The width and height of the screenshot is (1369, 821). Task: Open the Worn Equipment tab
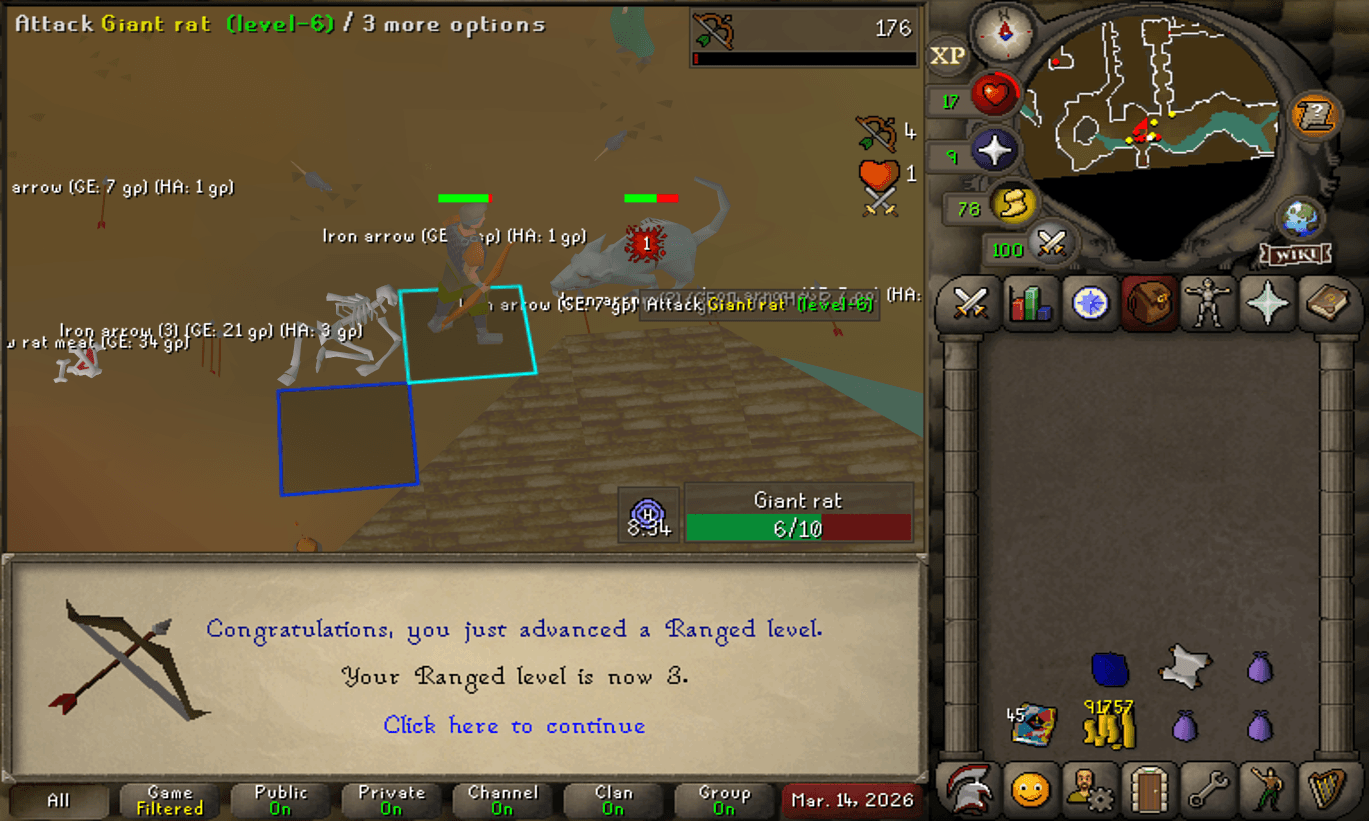coord(1208,305)
